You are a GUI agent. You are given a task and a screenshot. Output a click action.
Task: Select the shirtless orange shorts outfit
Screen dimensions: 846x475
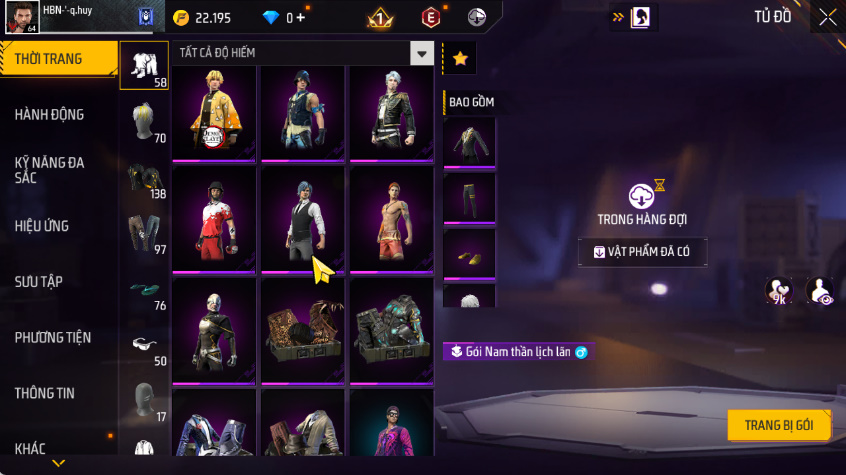click(x=391, y=218)
